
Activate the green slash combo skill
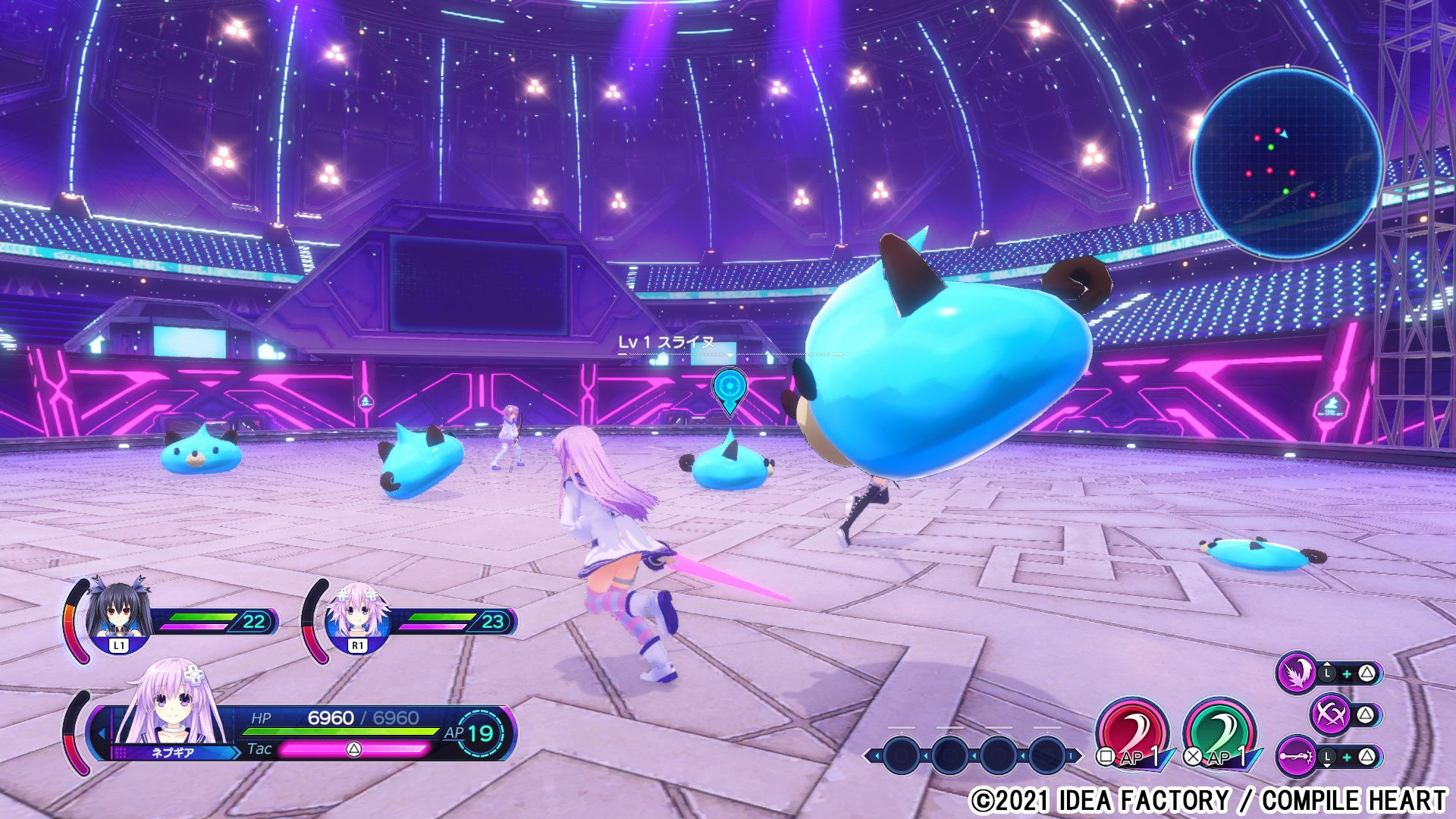point(1219,733)
